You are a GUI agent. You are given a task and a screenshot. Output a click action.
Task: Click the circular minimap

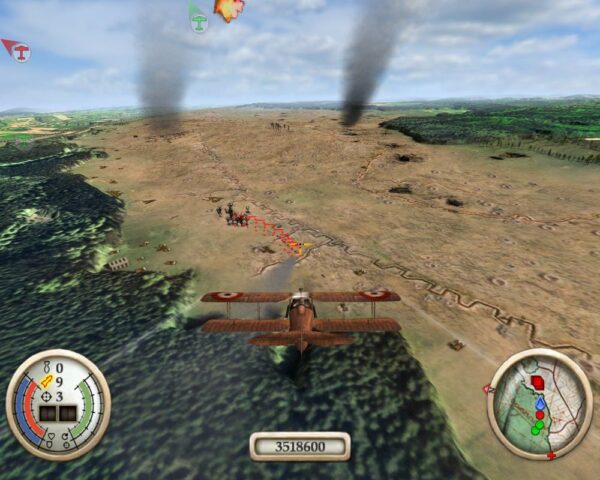(539, 404)
